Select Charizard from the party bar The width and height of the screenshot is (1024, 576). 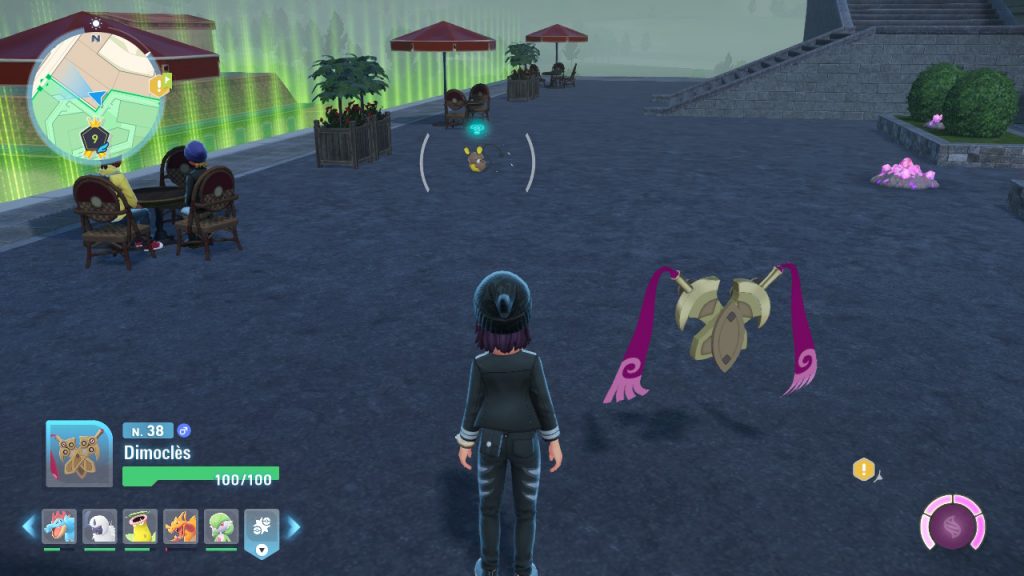point(181,526)
